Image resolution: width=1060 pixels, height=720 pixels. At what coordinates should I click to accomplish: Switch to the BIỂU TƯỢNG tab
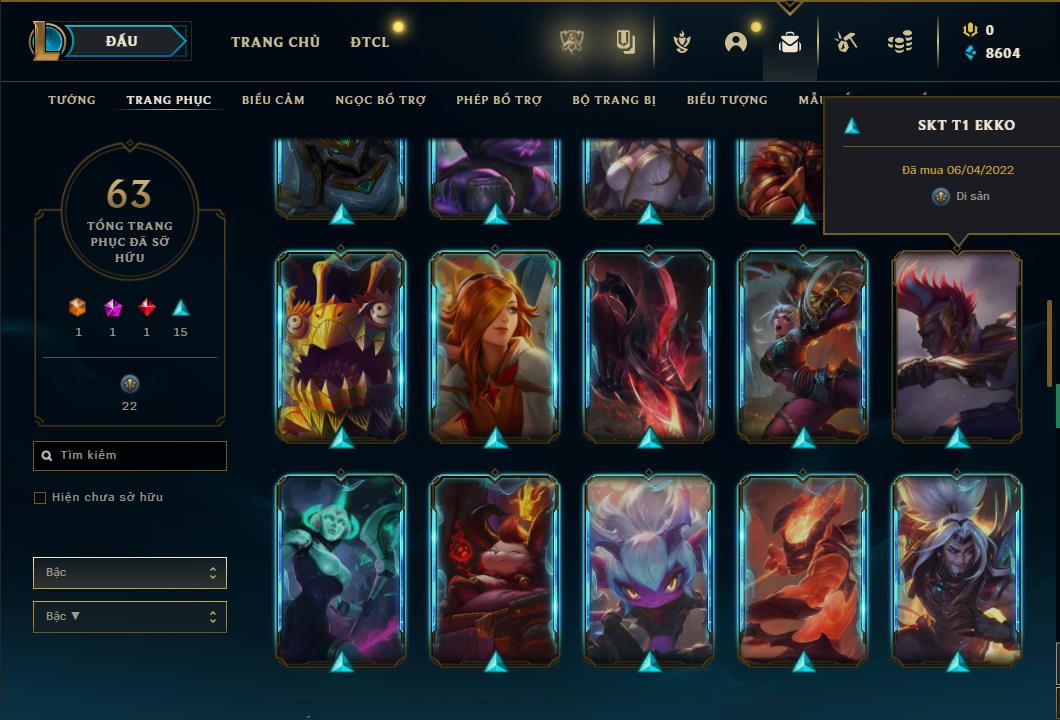pyautogui.click(x=727, y=100)
